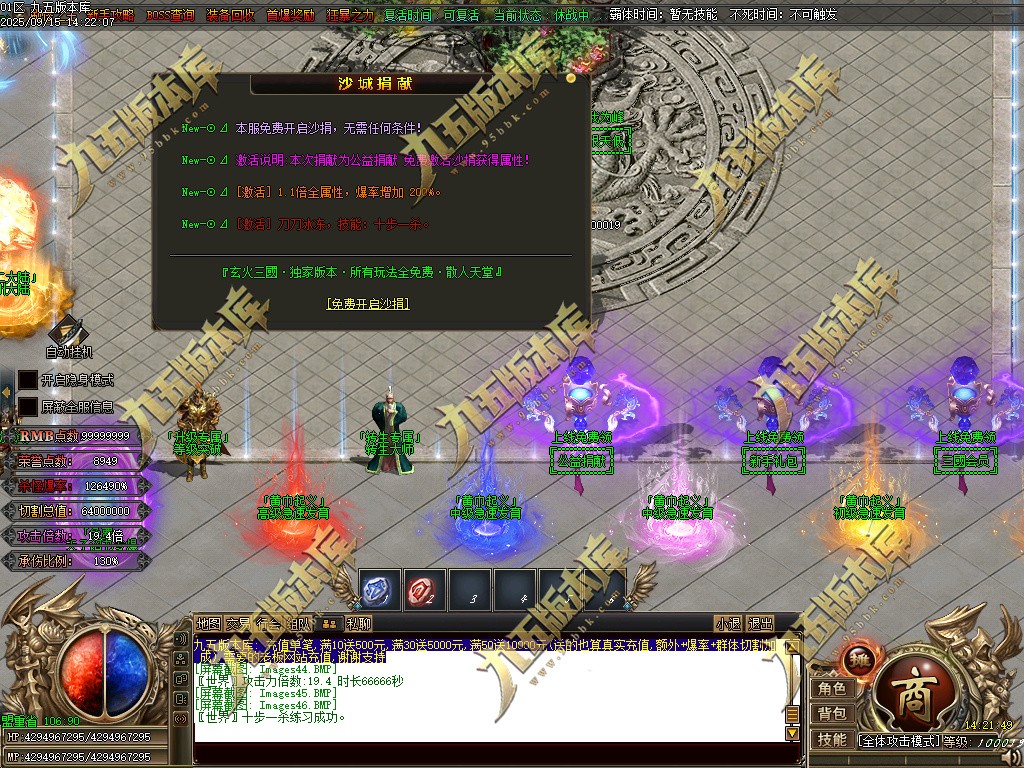Screen dimensions: 1024x768
Task: Open the 行会 guild tab
Action: click(x=268, y=623)
